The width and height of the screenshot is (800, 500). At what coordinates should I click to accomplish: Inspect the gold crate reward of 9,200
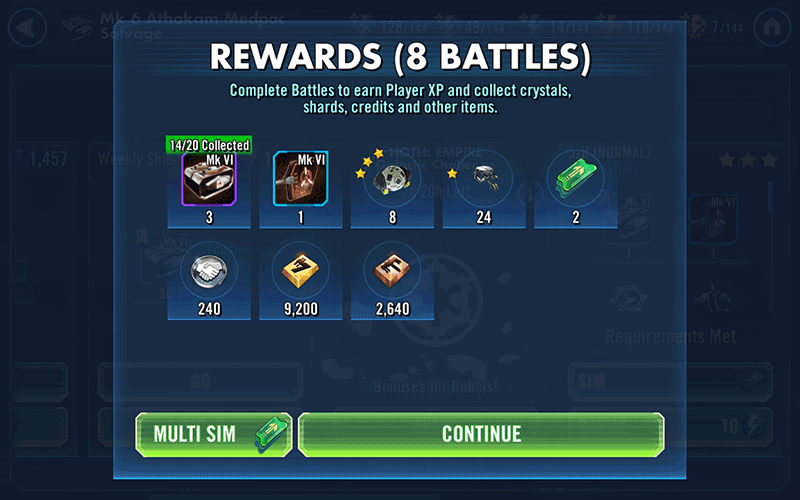[x=301, y=270]
